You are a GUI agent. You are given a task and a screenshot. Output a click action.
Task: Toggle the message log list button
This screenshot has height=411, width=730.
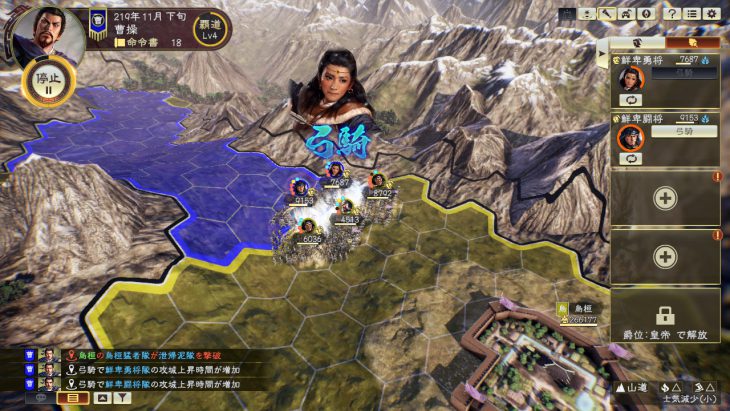[72, 397]
